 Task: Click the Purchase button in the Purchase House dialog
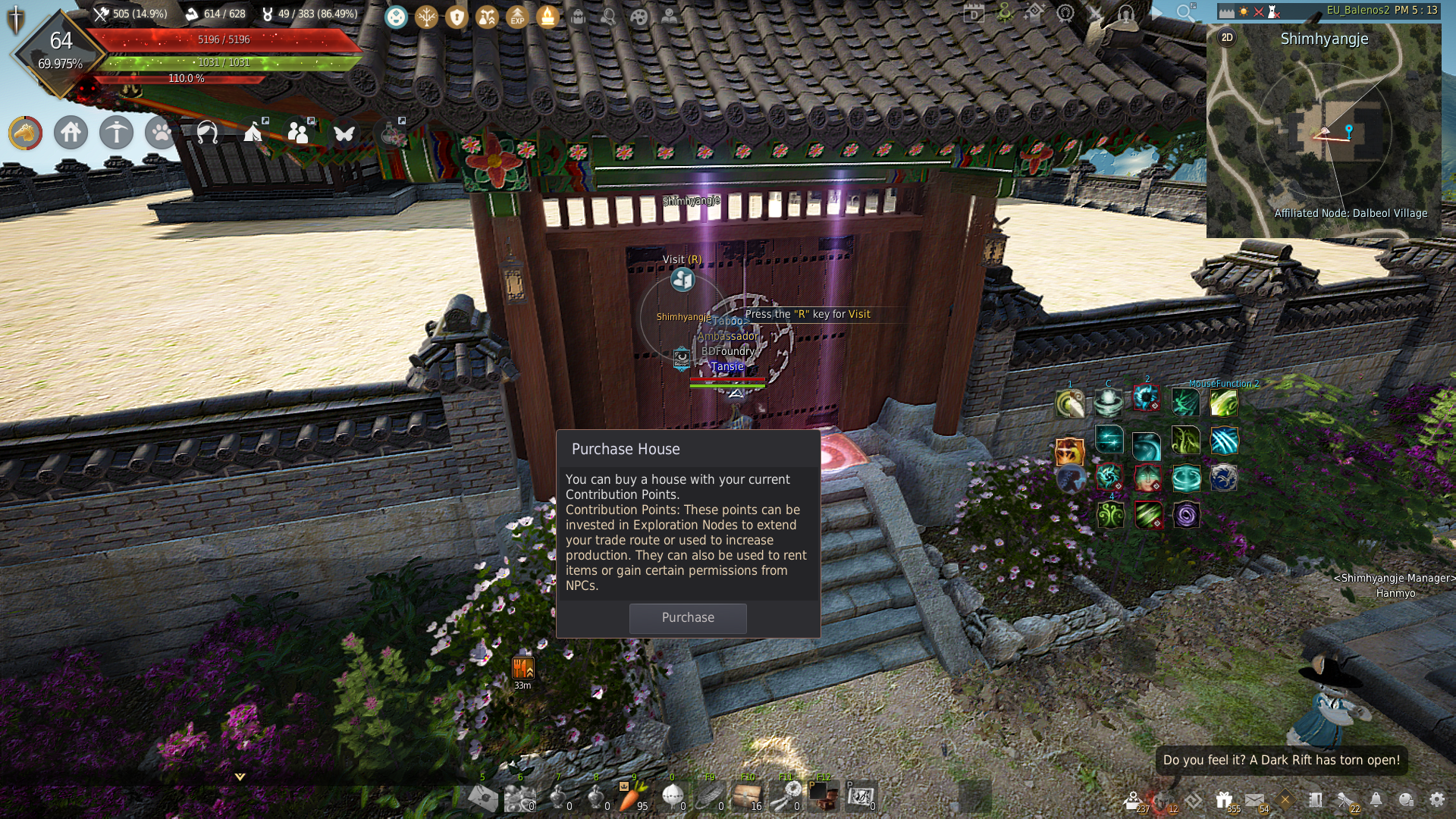(687, 618)
